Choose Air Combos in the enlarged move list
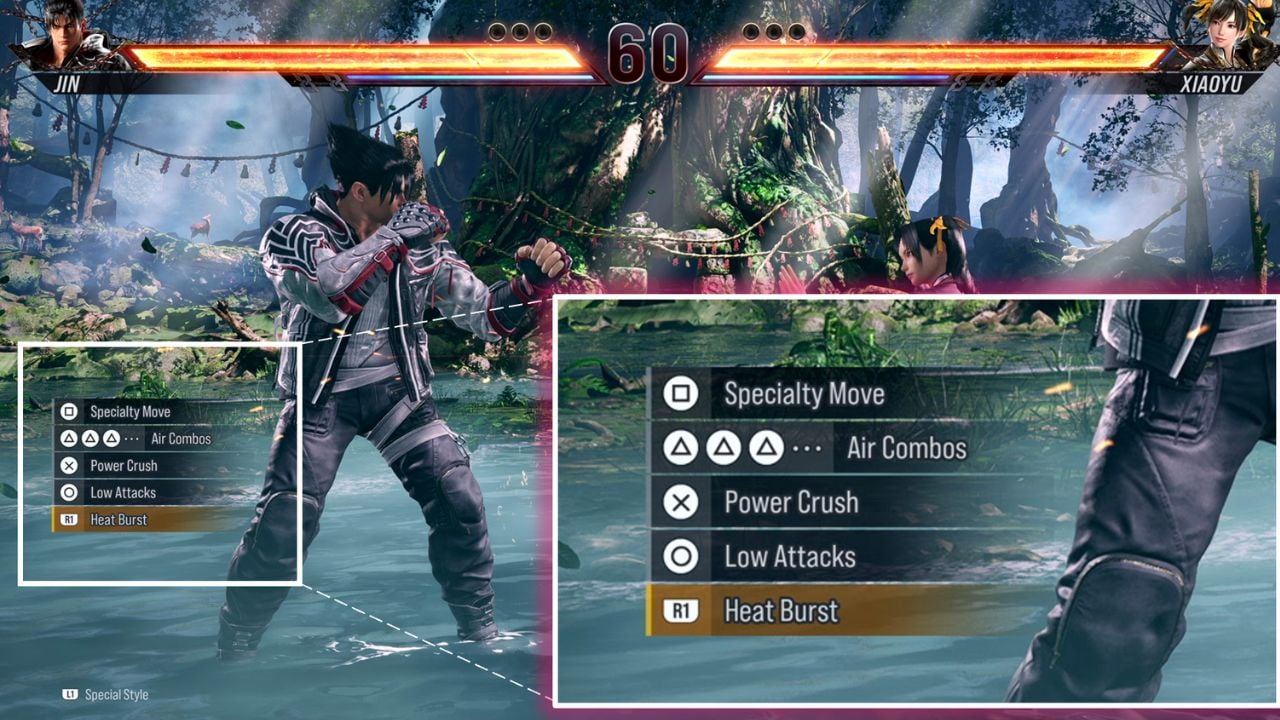Viewport: 1280px width, 720px height. (x=906, y=448)
